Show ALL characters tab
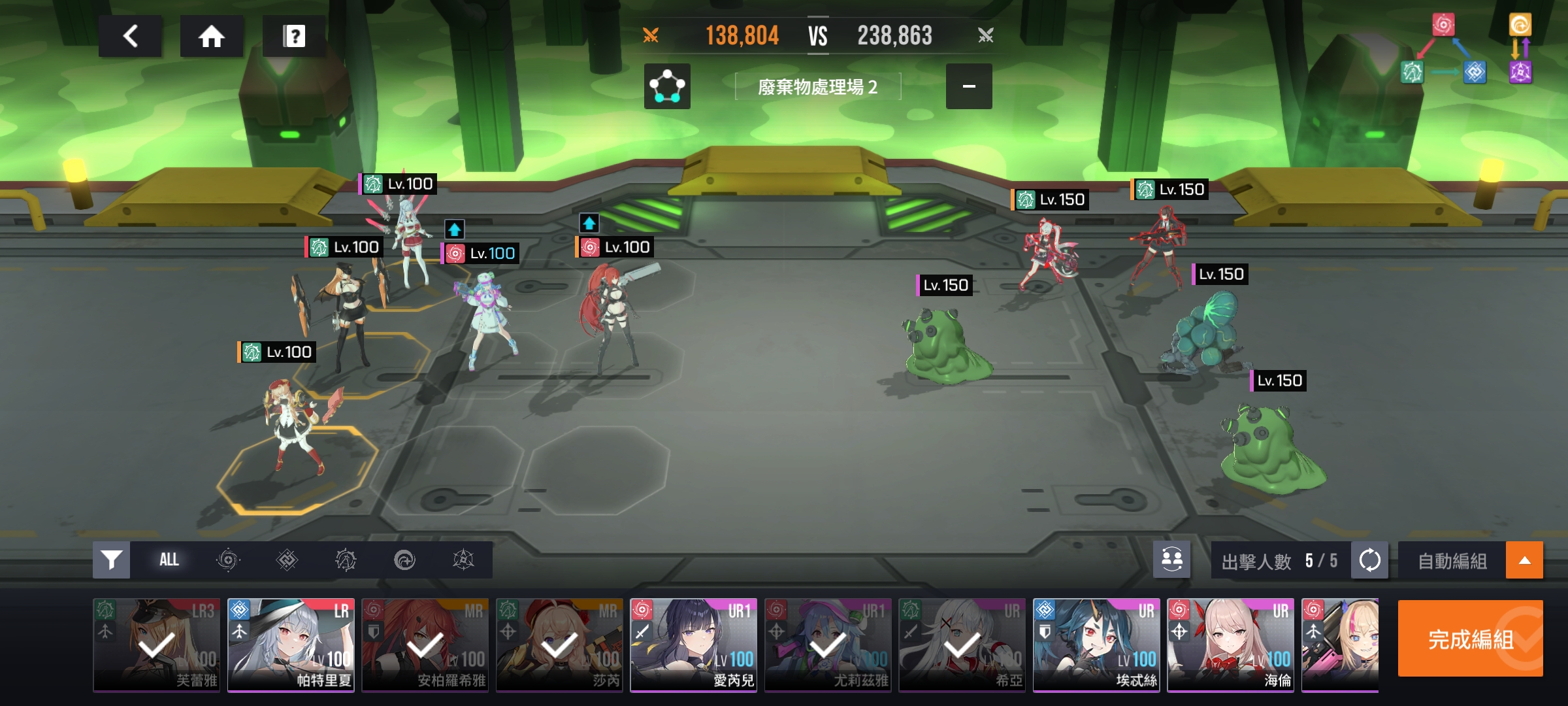 [169, 560]
